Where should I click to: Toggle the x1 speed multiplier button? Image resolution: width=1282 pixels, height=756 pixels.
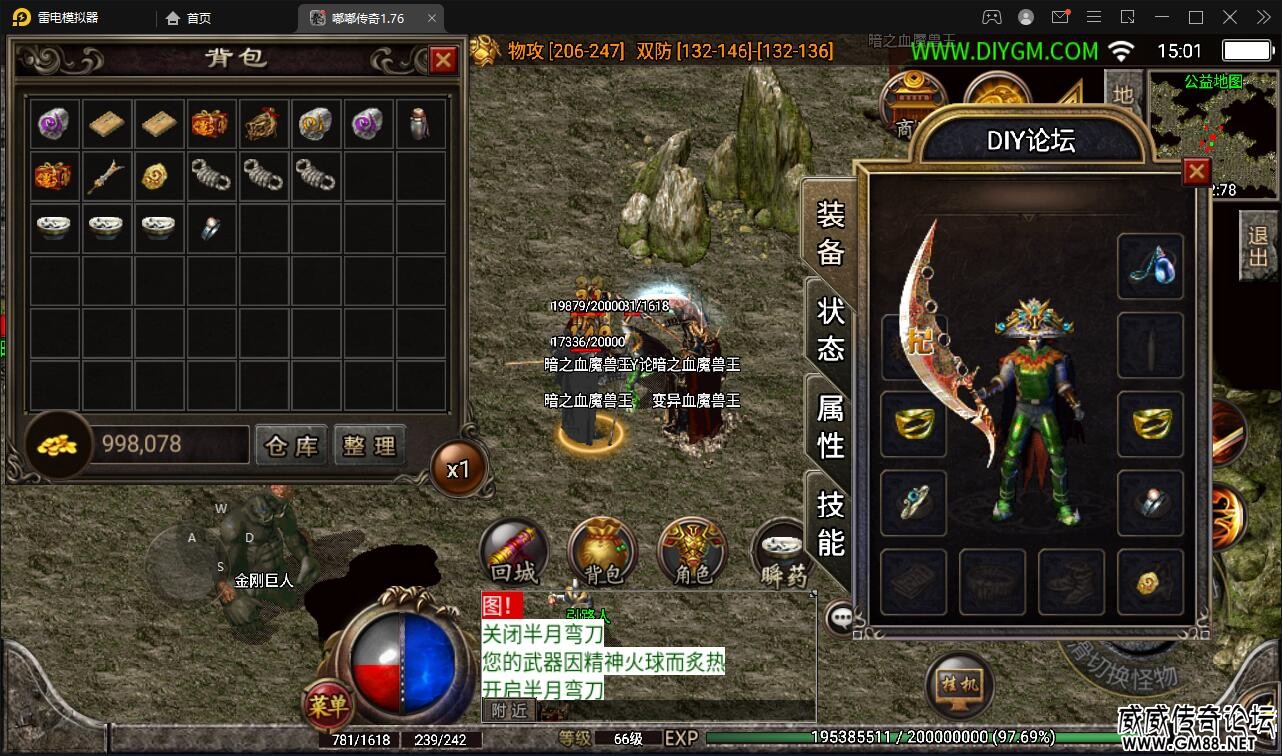(458, 469)
